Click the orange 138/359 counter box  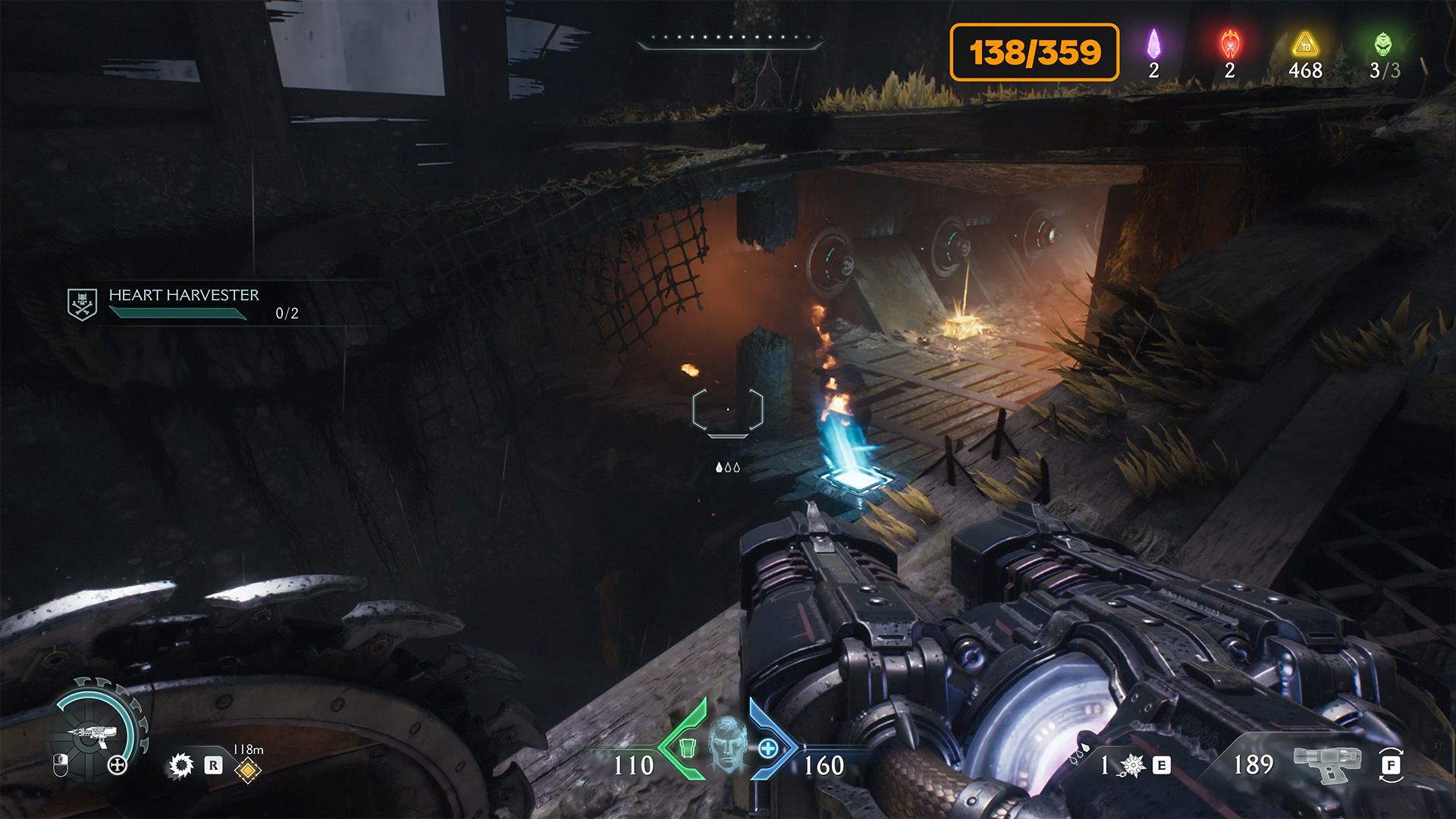1034,52
